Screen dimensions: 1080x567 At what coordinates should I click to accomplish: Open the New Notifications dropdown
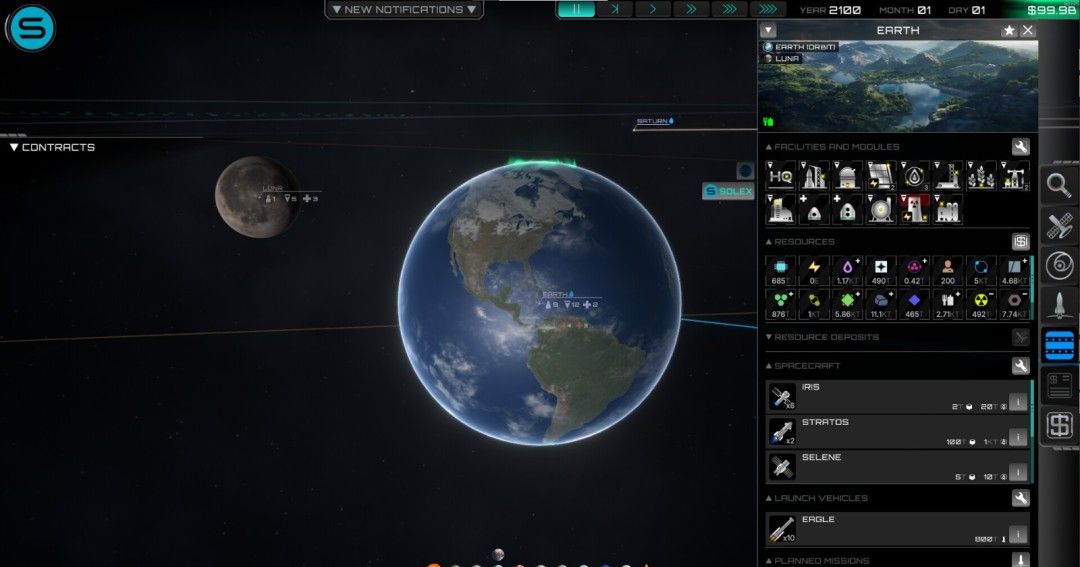pyautogui.click(x=404, y=10)
